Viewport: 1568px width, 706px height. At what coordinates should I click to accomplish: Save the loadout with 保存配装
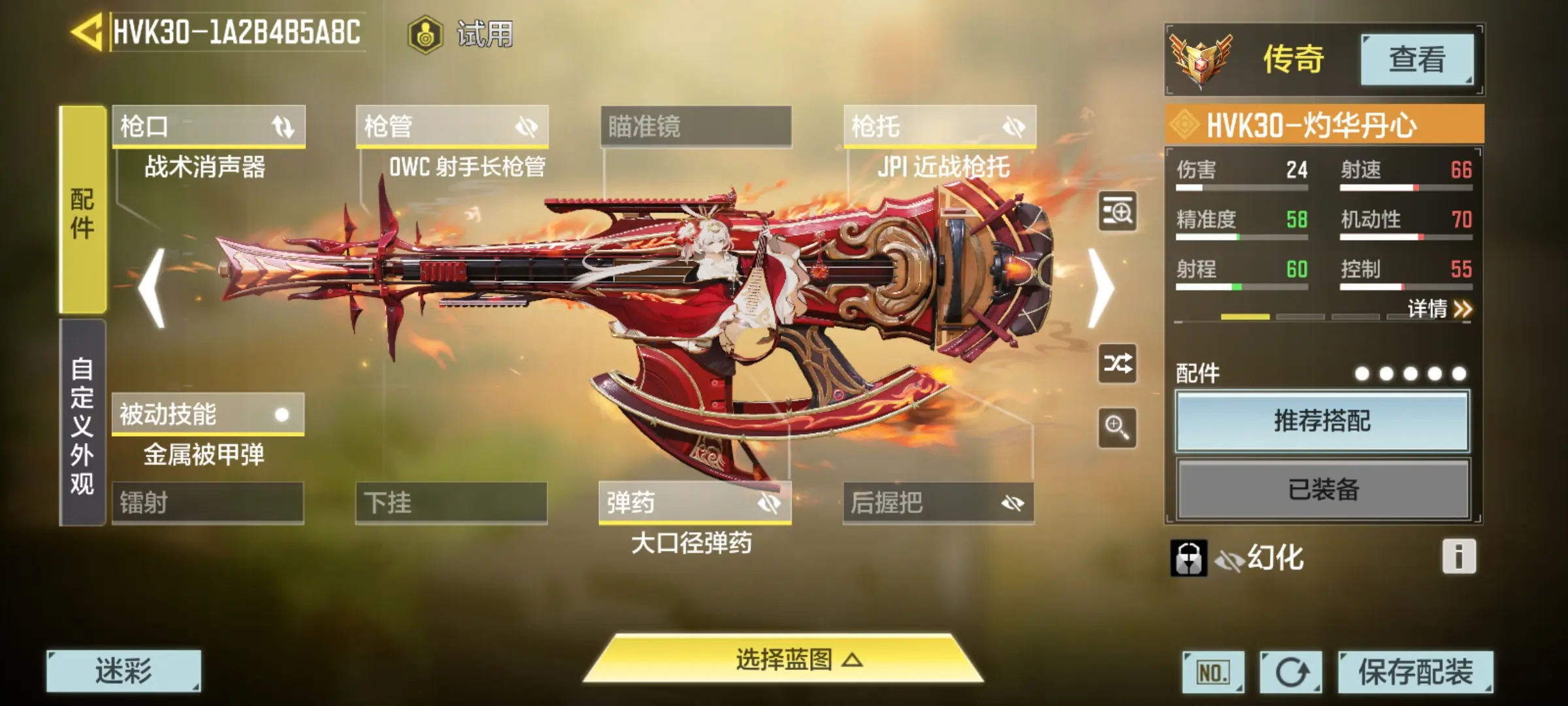point(1415,672)
